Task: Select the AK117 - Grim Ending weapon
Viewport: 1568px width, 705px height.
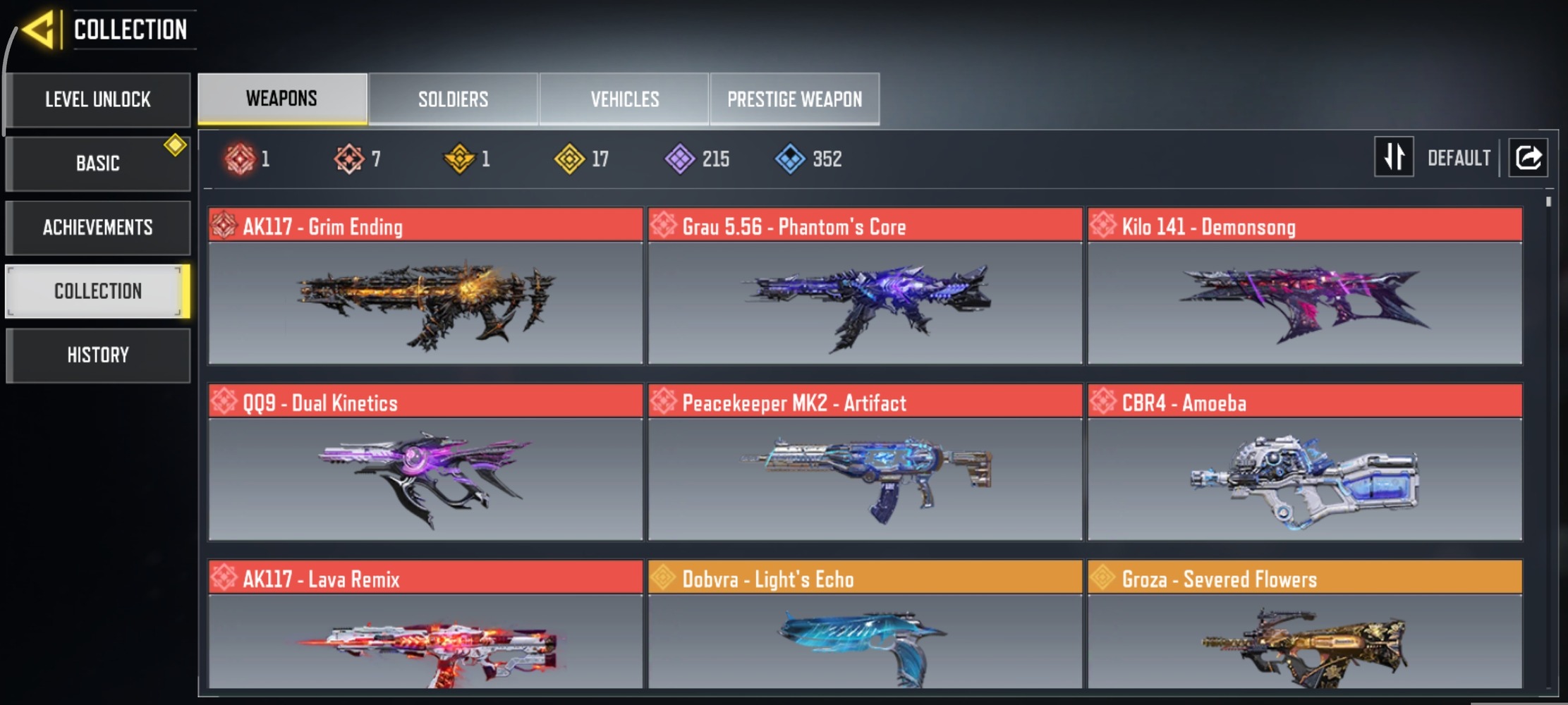Action: tap(425, 286)
